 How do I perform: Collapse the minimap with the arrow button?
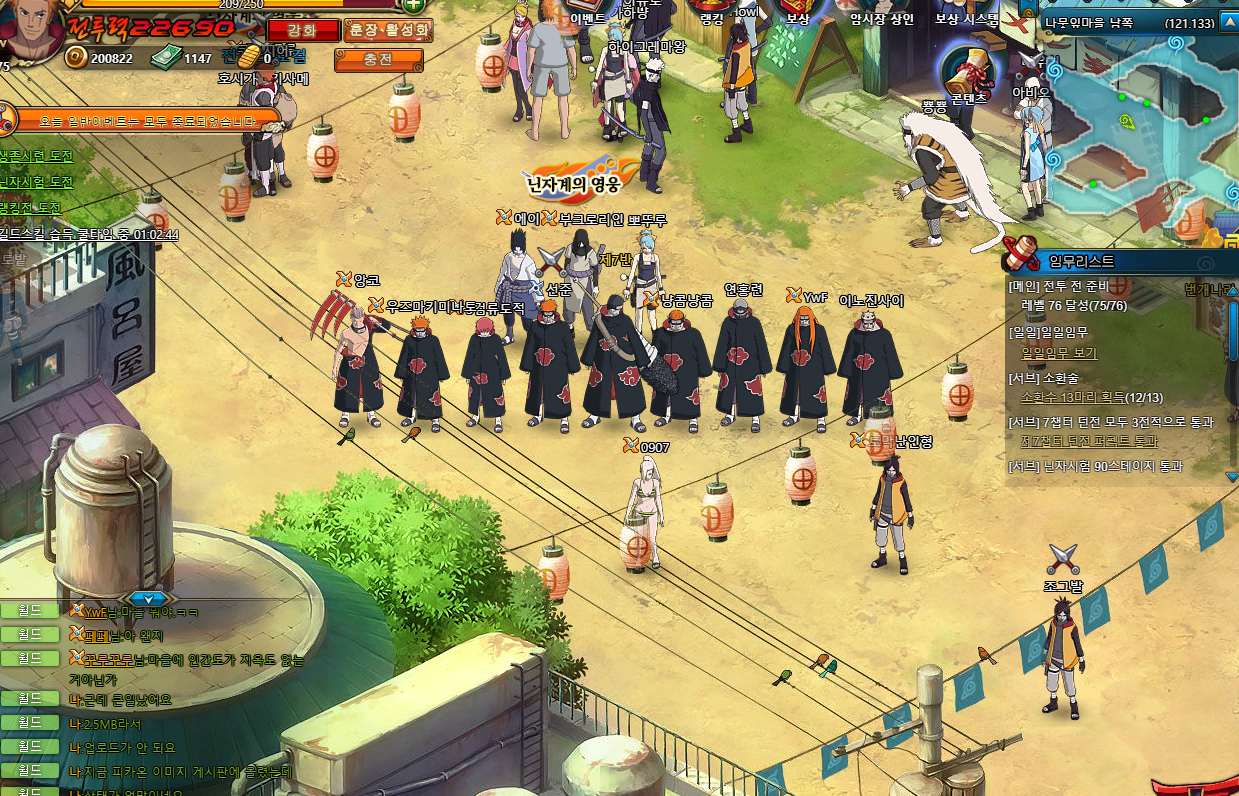(x=1227, y=24)
